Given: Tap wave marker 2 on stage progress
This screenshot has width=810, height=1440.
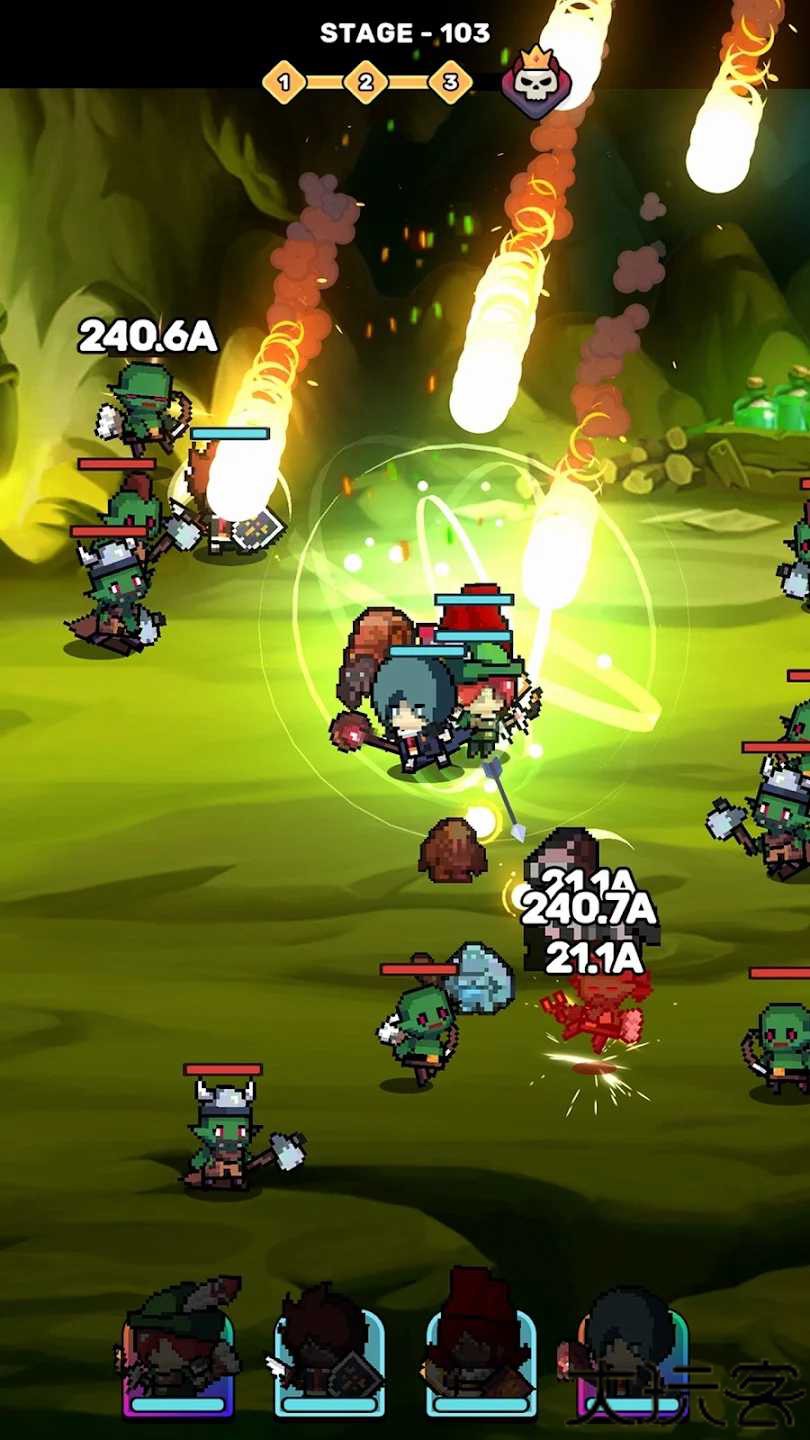Looking at the screenshot, I should coord(366,82).
